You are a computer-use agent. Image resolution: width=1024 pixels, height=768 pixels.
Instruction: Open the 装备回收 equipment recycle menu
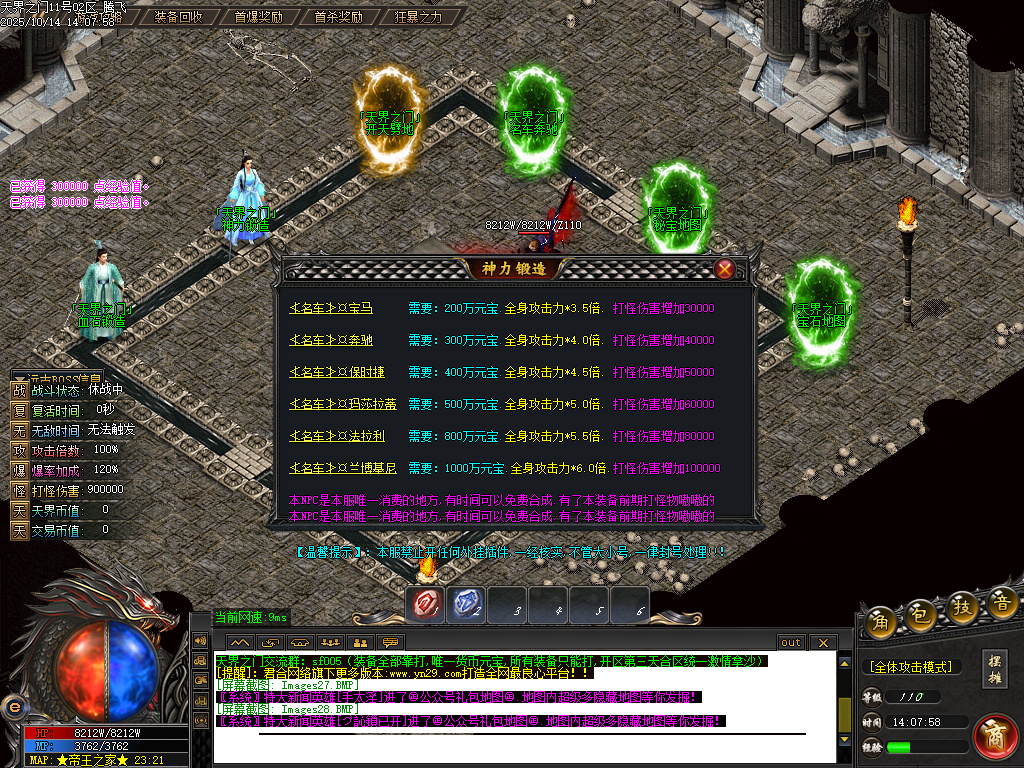click(x=179, y=17)
